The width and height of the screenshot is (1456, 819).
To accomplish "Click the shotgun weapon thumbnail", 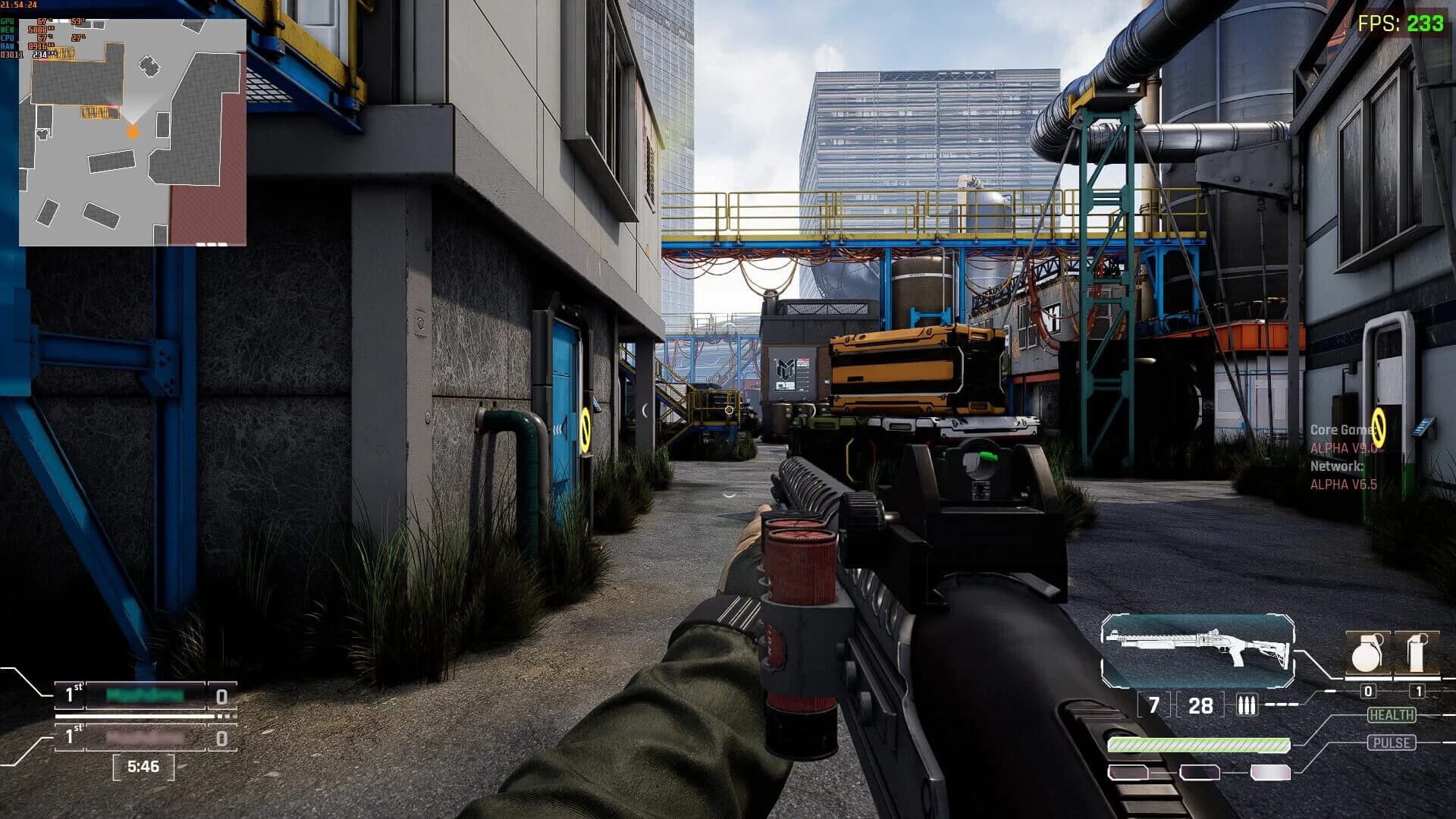I will pos(1199,649).
